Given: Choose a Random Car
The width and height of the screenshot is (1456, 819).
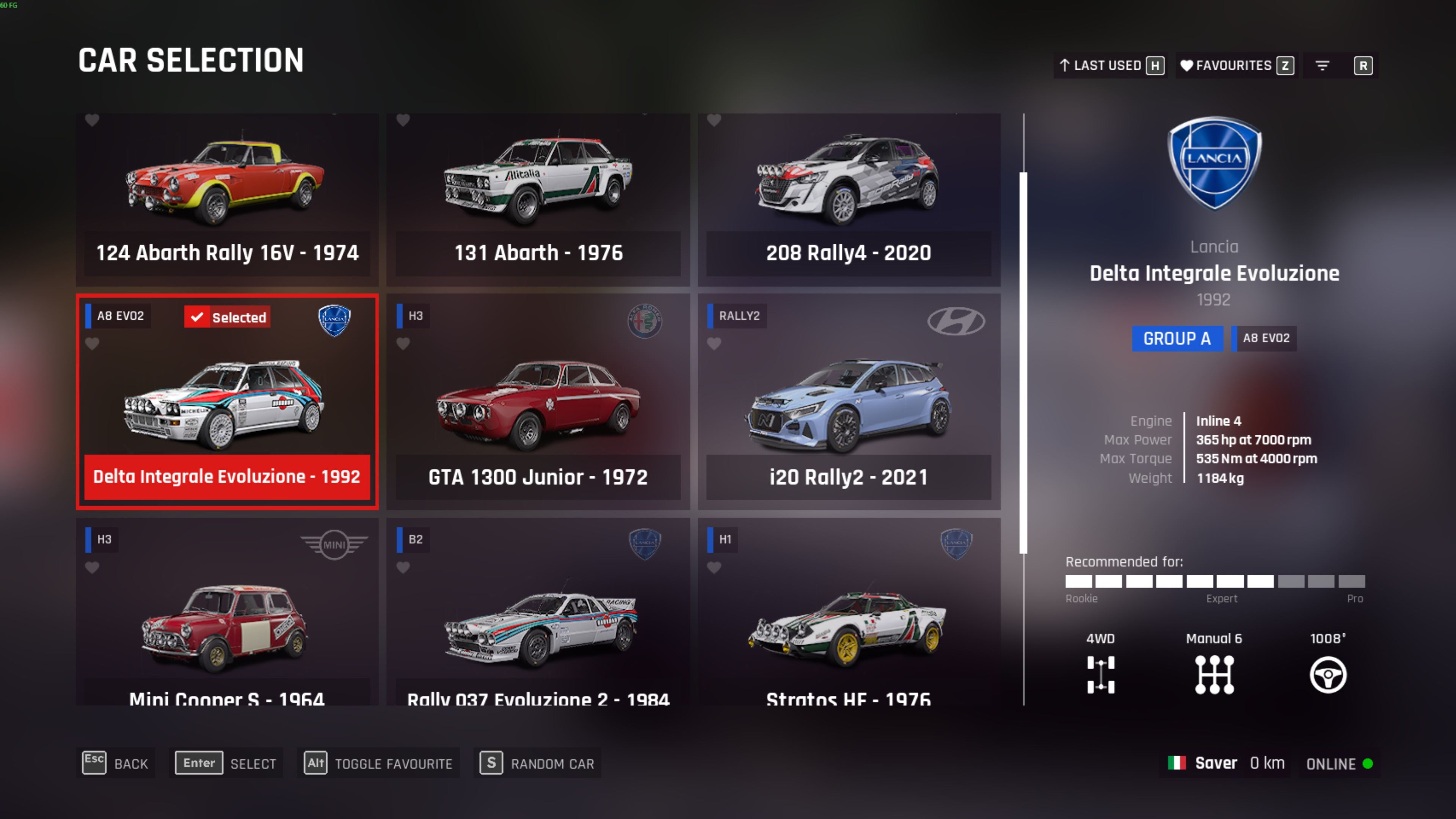Looking at the screenshot, I should point(538,764).
